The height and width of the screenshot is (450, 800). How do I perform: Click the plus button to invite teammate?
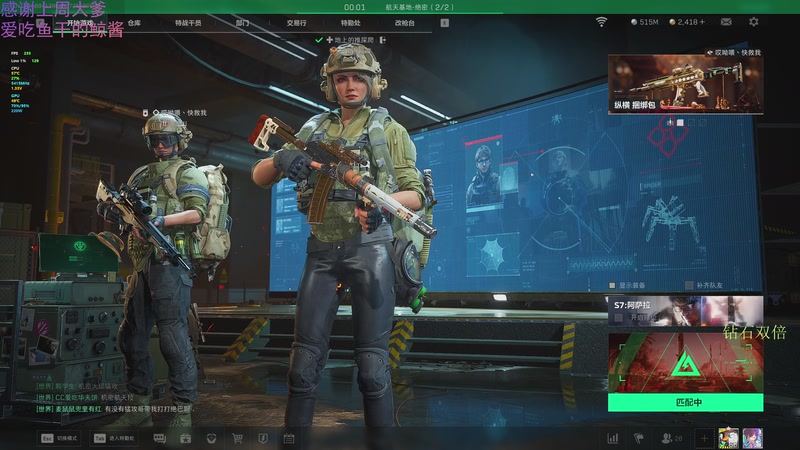click(x=704, y=438)
